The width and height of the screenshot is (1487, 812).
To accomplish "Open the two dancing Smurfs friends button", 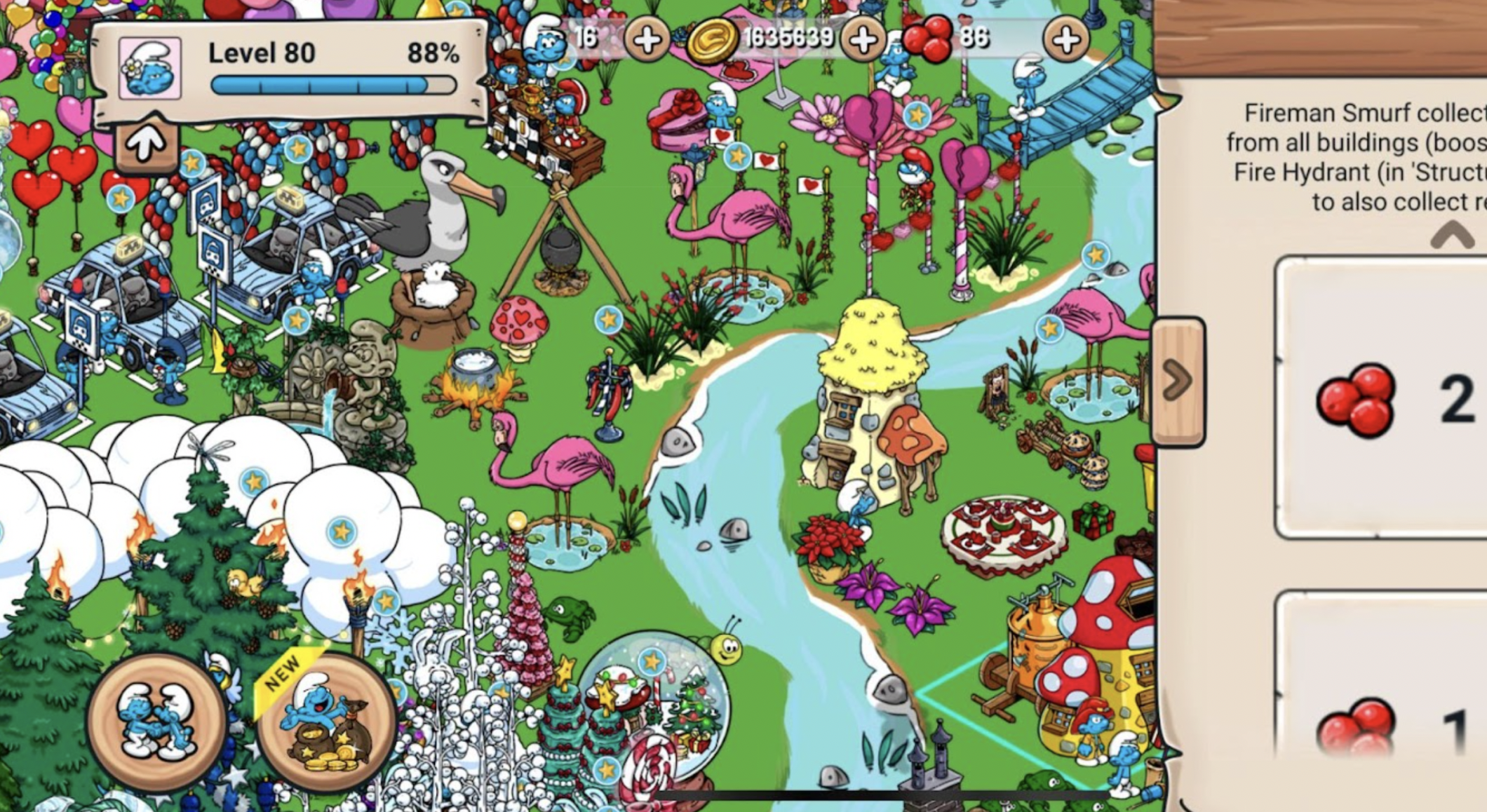I will (x=156, y=722).
